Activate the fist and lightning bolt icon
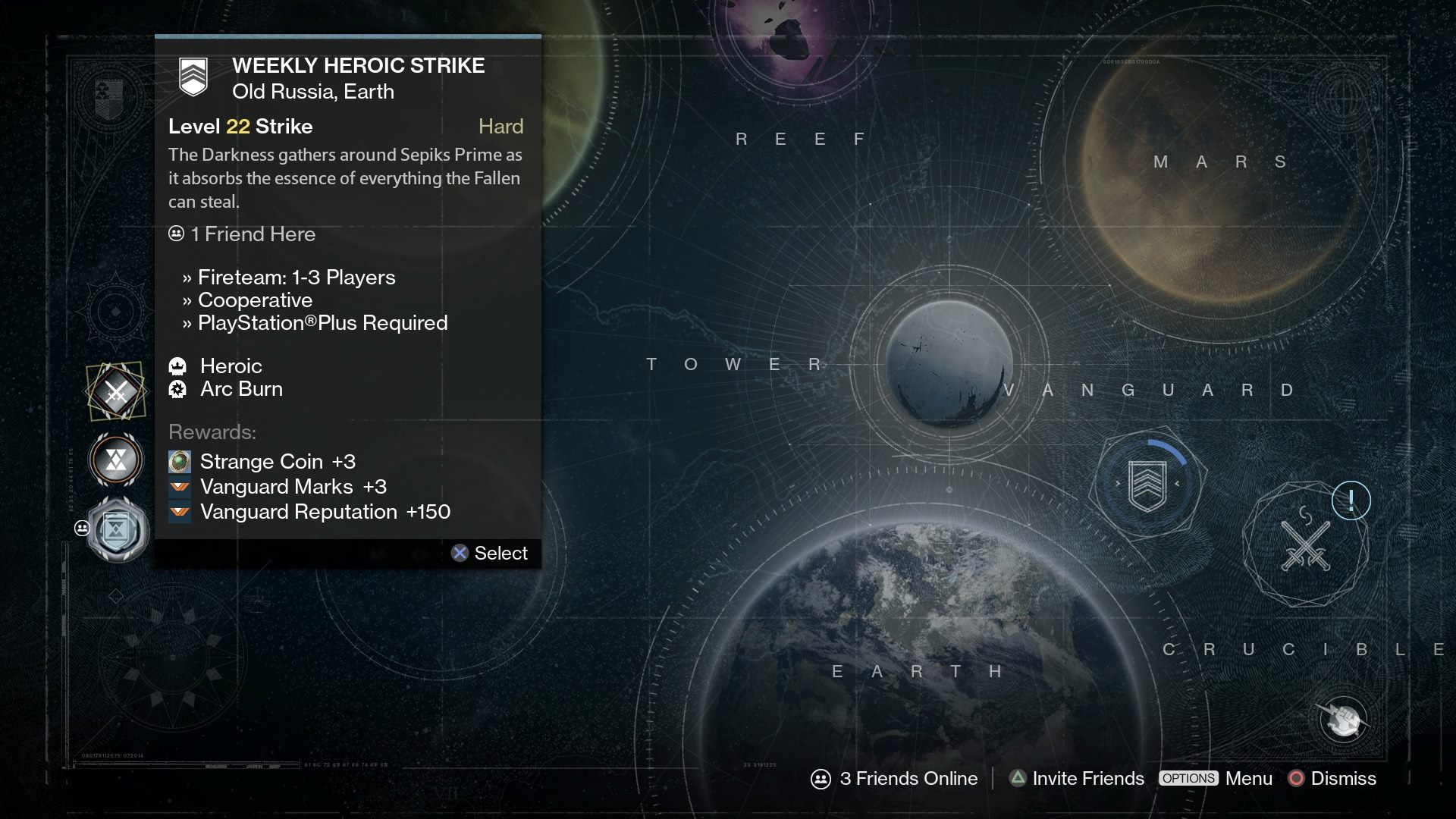Screen dimensions: 1456x819 [1342, 719]
